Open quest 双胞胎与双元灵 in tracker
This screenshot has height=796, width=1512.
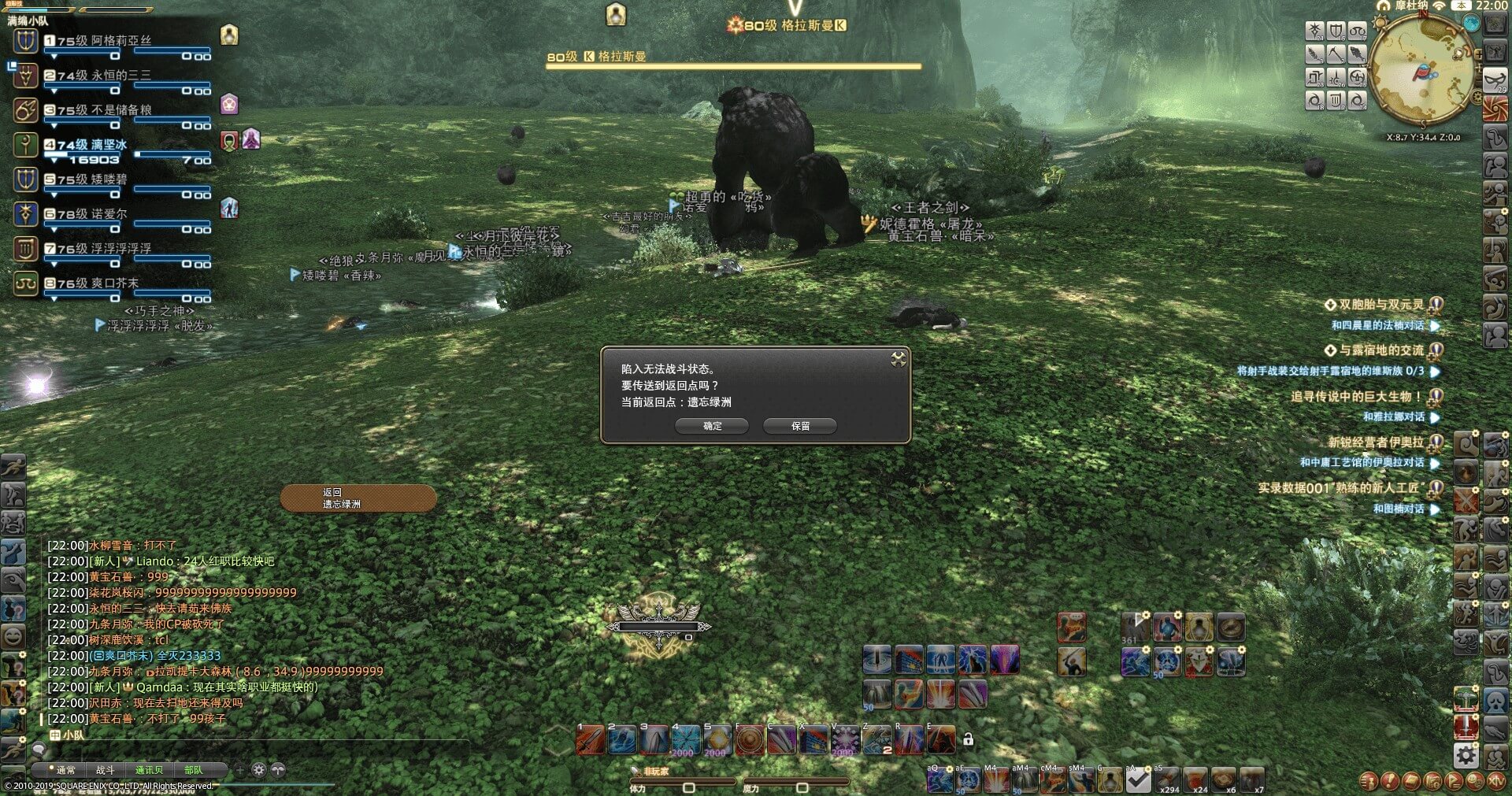tap(1380, 305)
